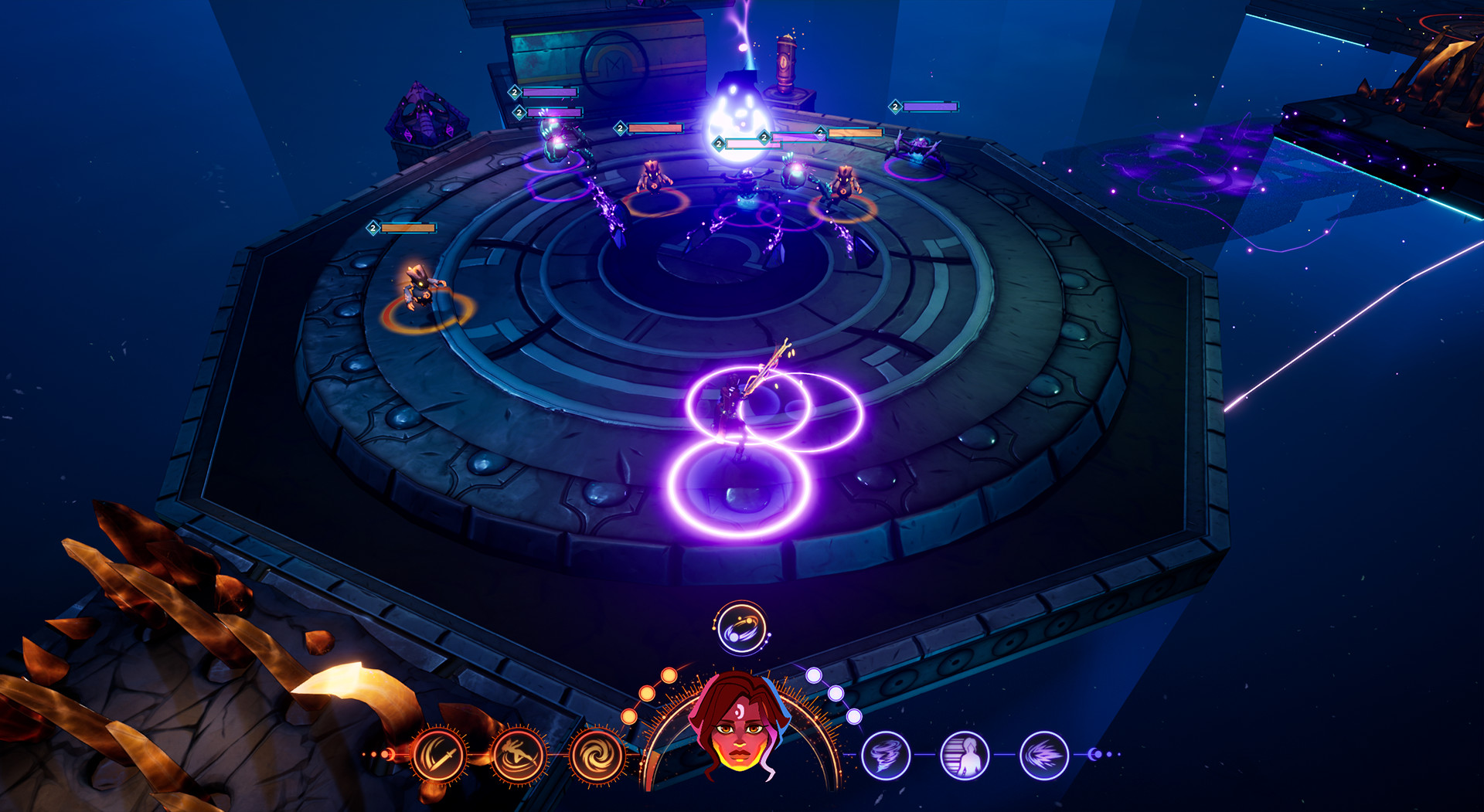
Task: Toggle the lowest blue charge pip
Action: pyautogui.click(x=854, y=718)
